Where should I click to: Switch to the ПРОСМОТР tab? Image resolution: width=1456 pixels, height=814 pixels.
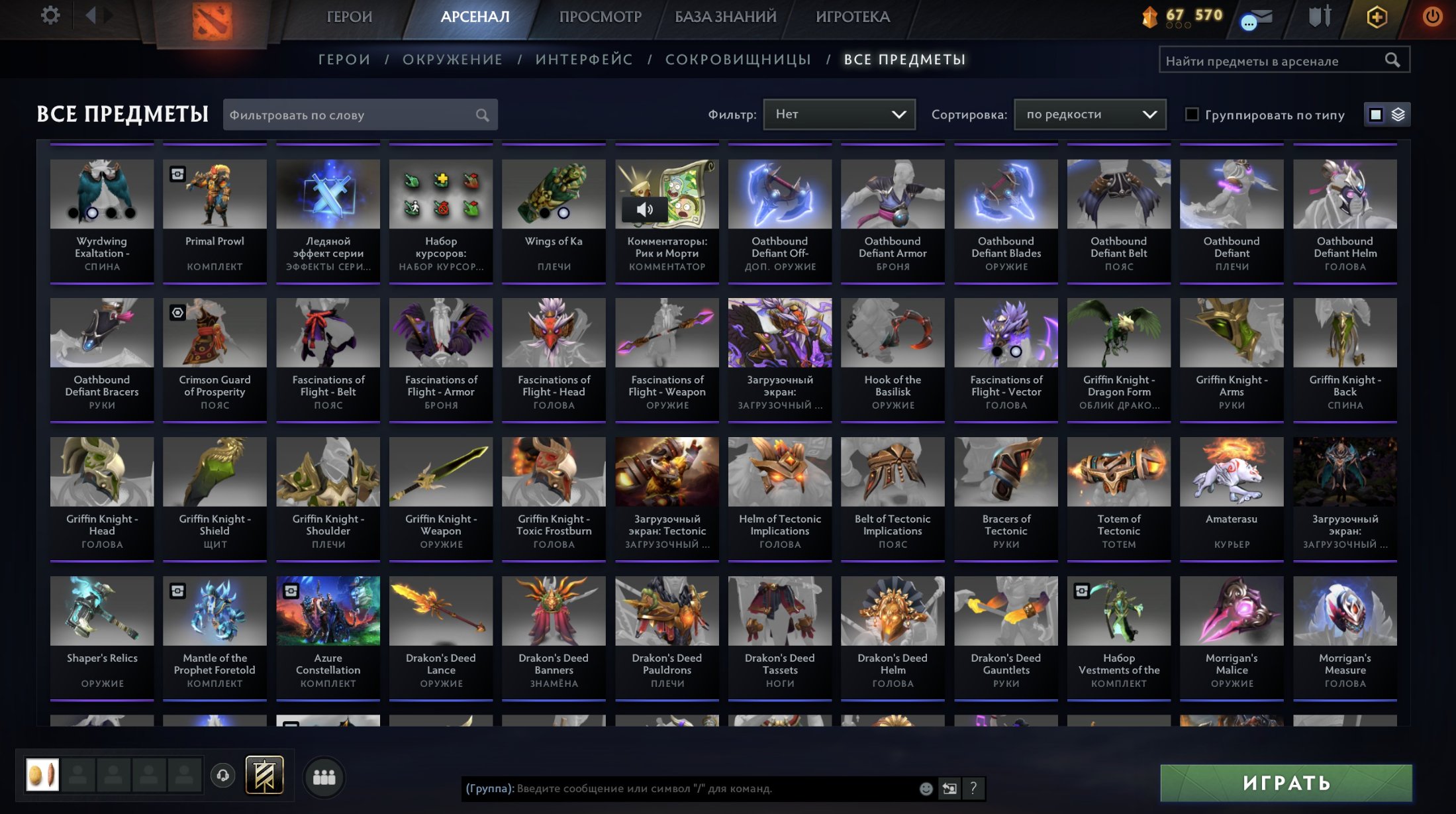pyautogui.click(x=599, y=17)
